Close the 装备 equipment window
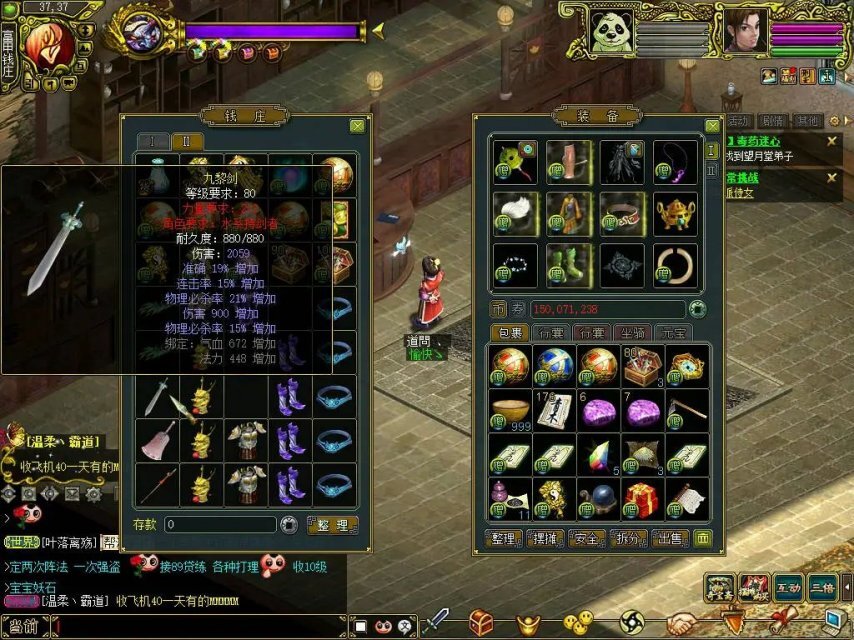 coord(712,126)
